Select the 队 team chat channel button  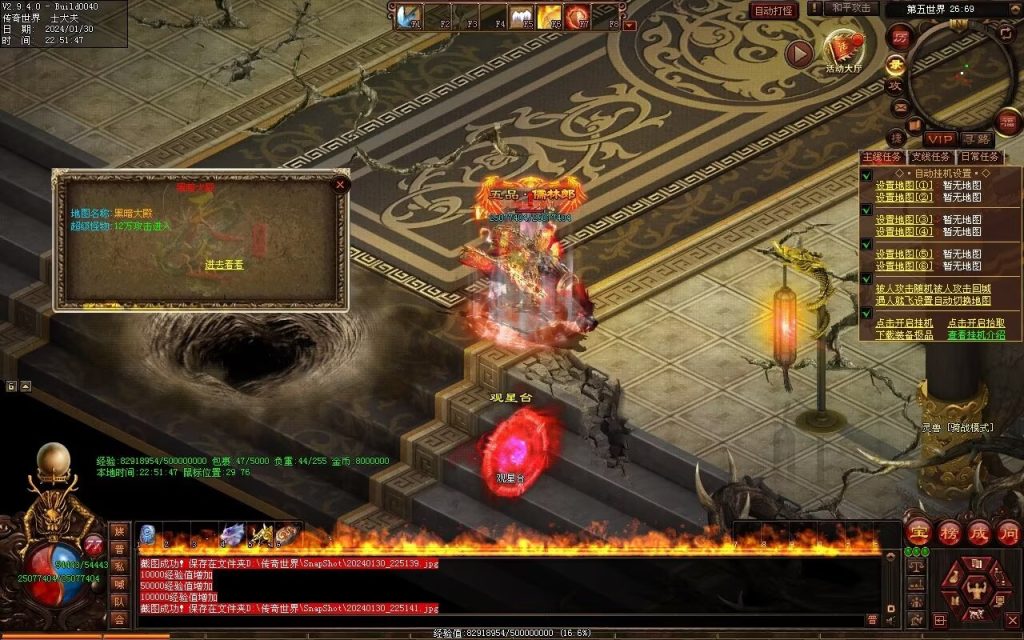(119, 602)
